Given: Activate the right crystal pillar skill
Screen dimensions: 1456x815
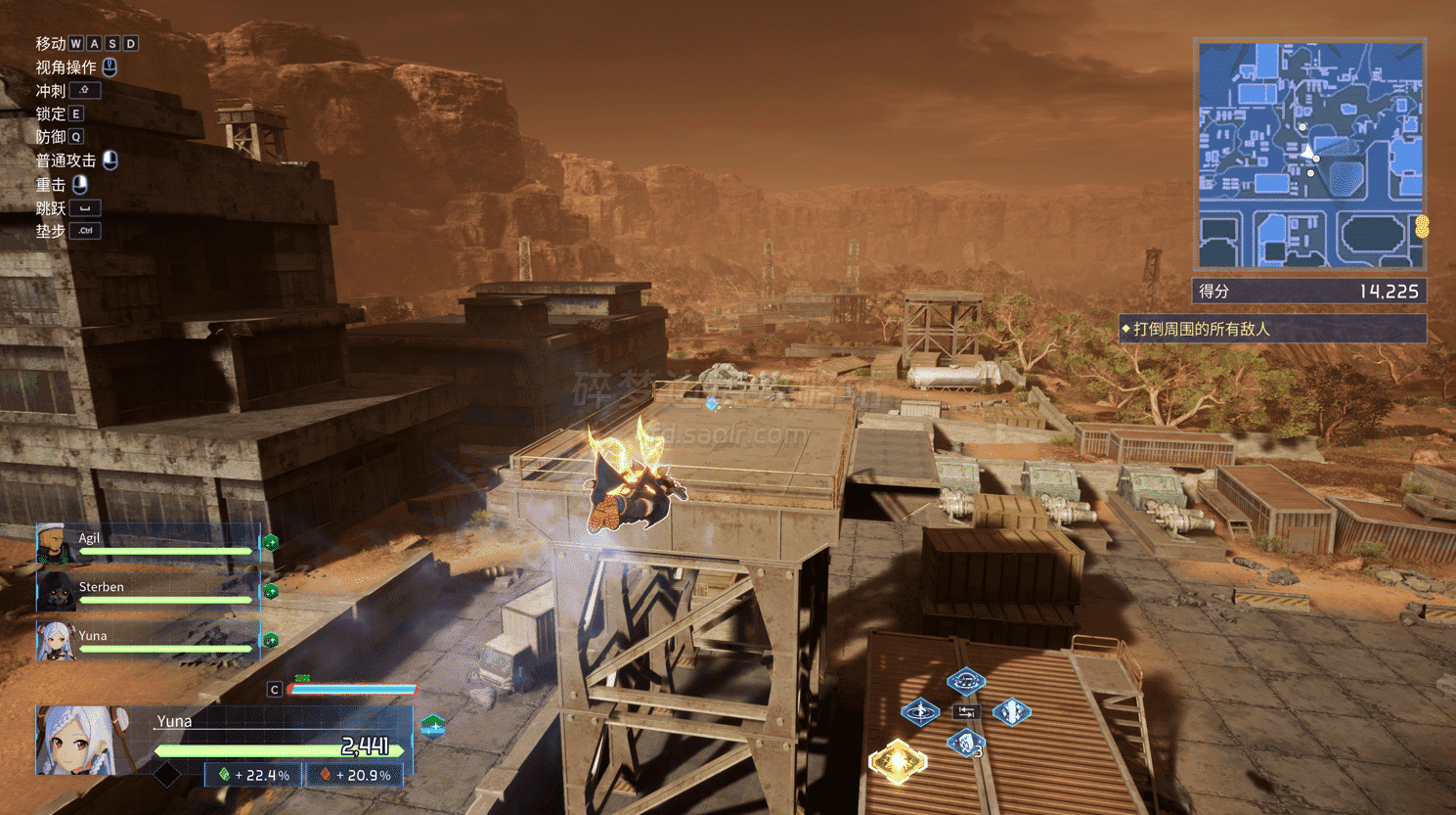Looking at the screenshot, I should pos(1011,711).
